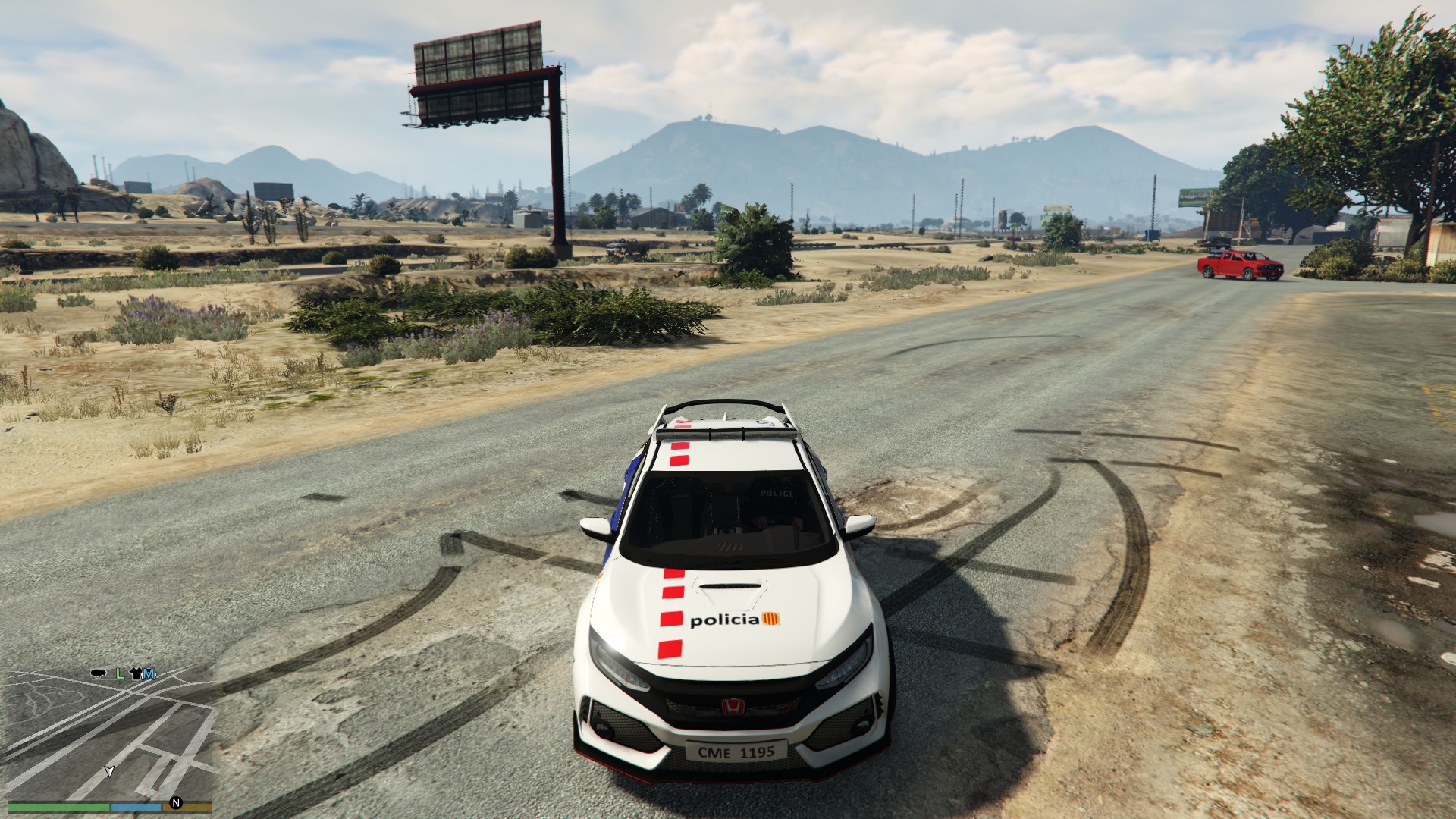Select the clothing store shirt blip
Screen dimensions: 1456x819
click(136, 673)
